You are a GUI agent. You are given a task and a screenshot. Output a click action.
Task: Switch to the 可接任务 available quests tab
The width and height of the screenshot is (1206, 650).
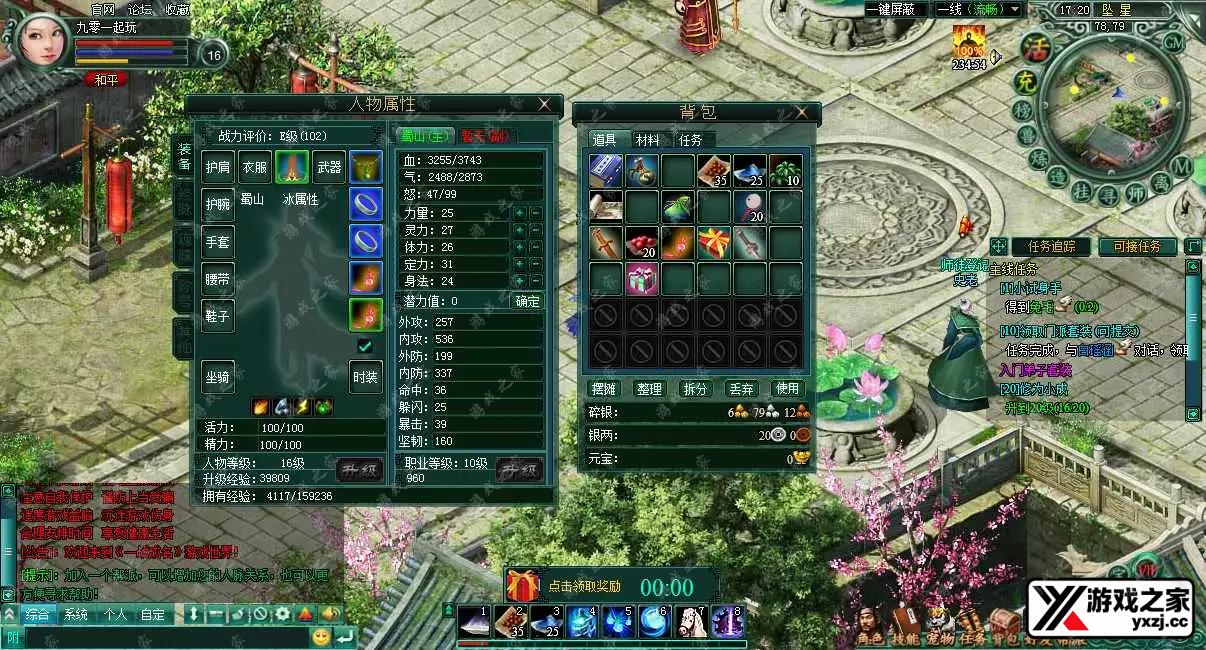(x=1137, y=246)
